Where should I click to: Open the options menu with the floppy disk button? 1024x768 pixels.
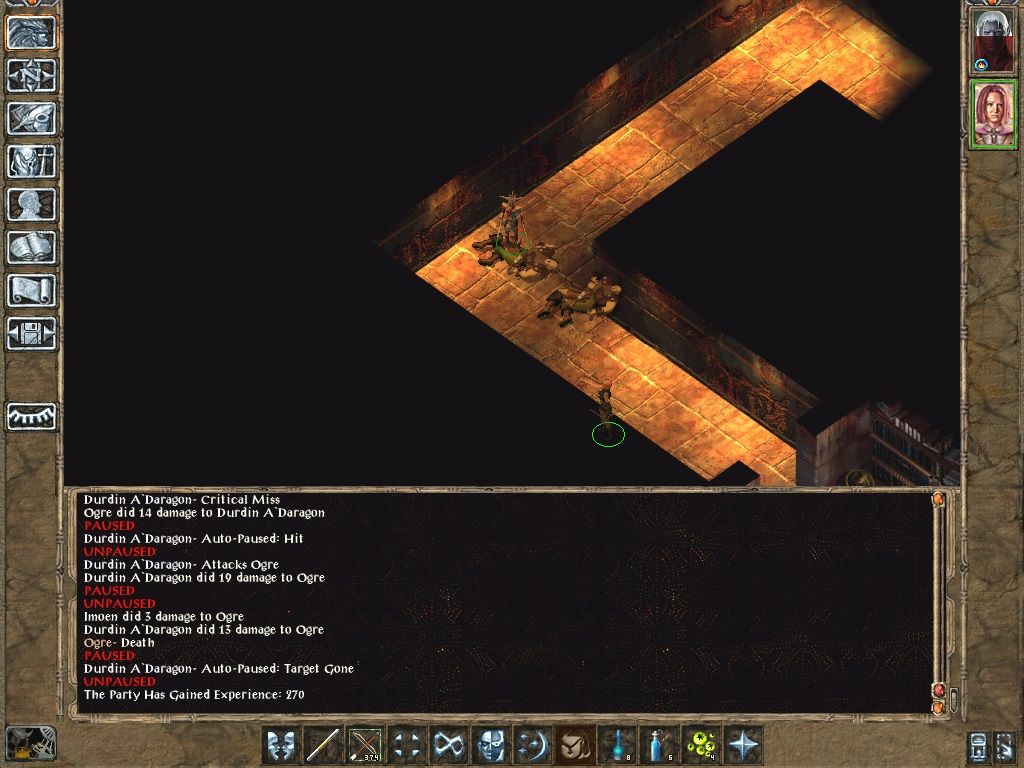32,333
